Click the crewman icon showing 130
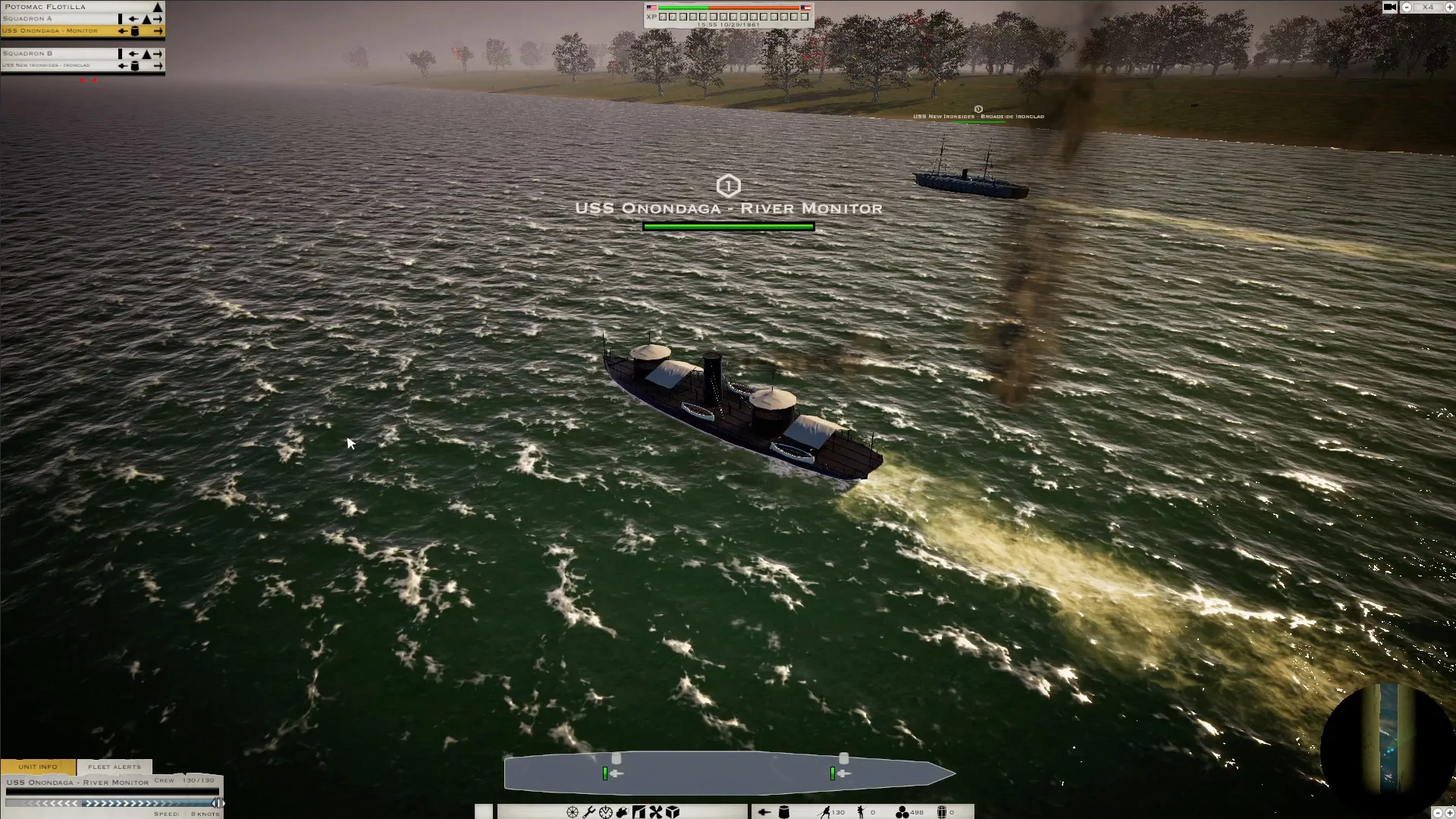 coord(827,811)
